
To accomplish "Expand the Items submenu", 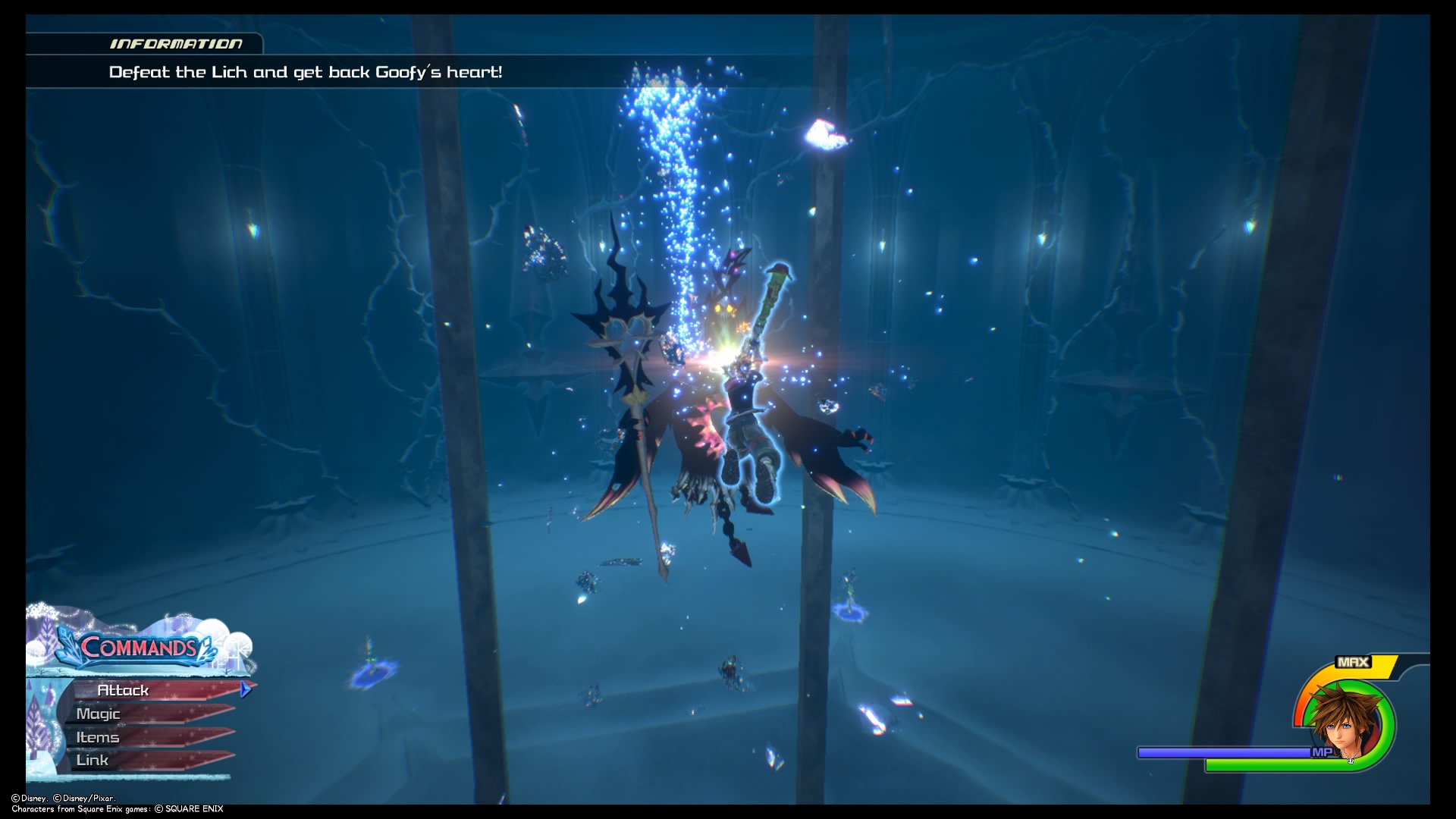I will (96, 736).
